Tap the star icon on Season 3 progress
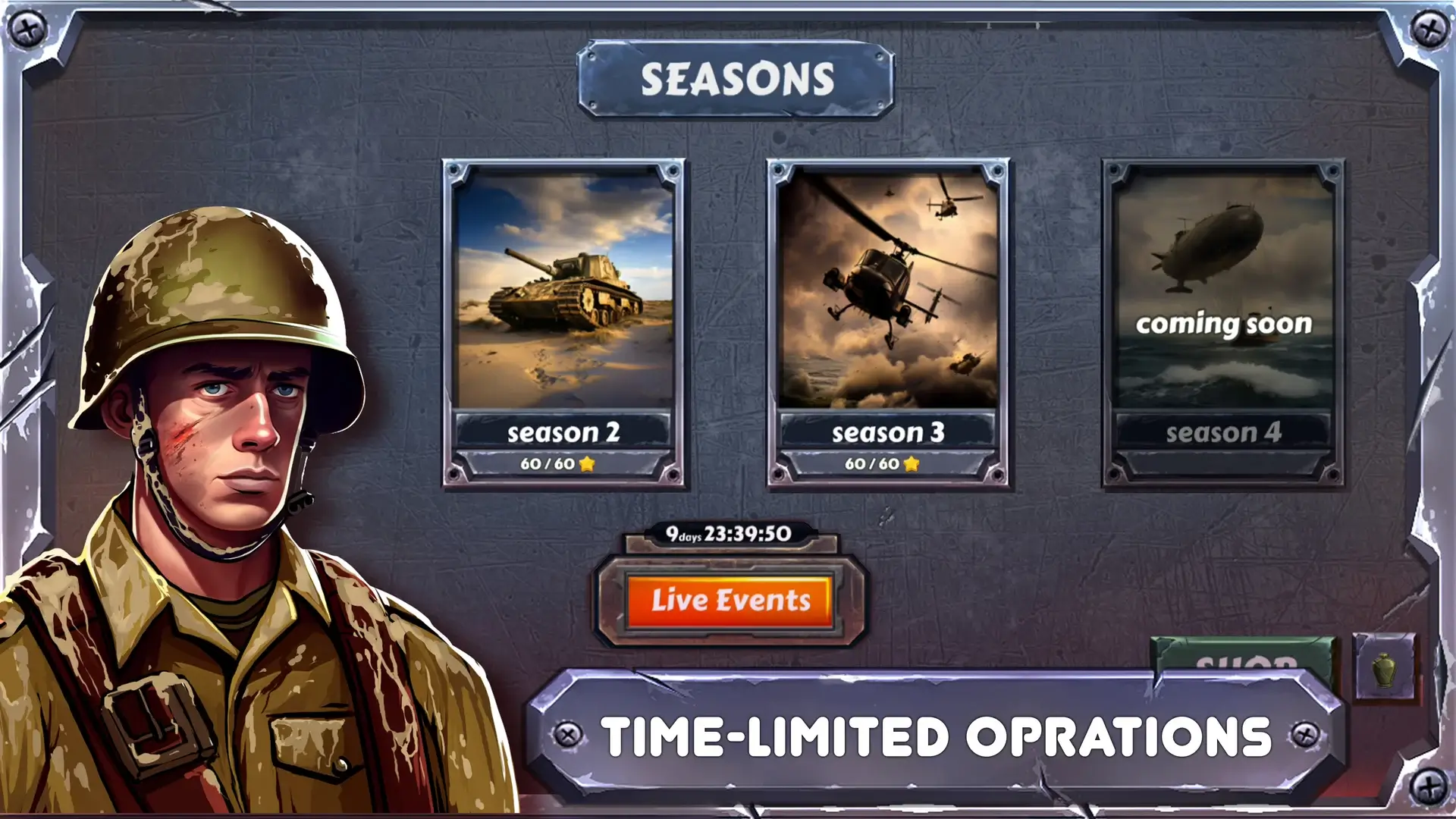The image size is (1456, 819). point(910,464)
